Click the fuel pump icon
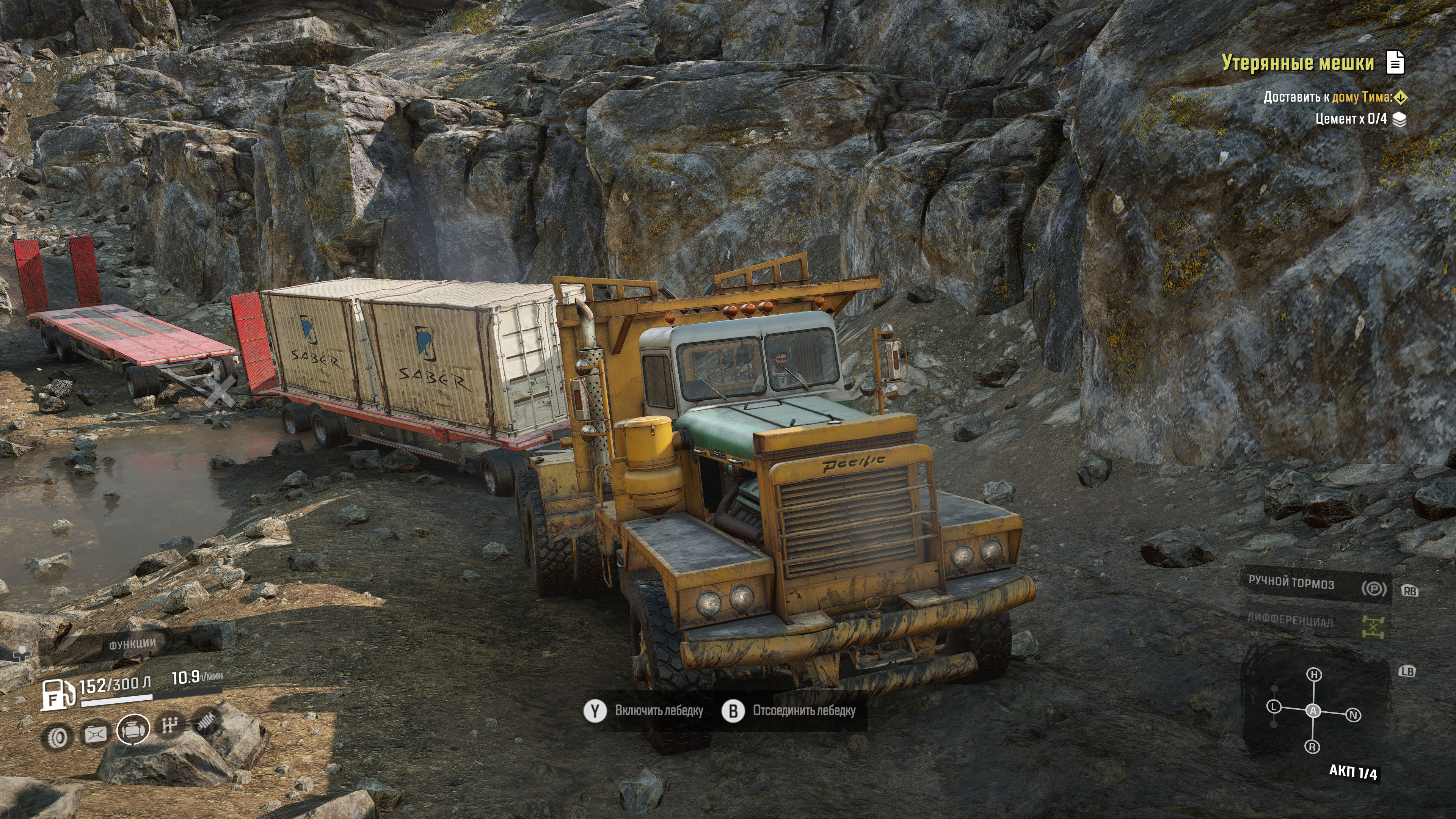This screenshot has width=1456, height=819. point(57,694)
